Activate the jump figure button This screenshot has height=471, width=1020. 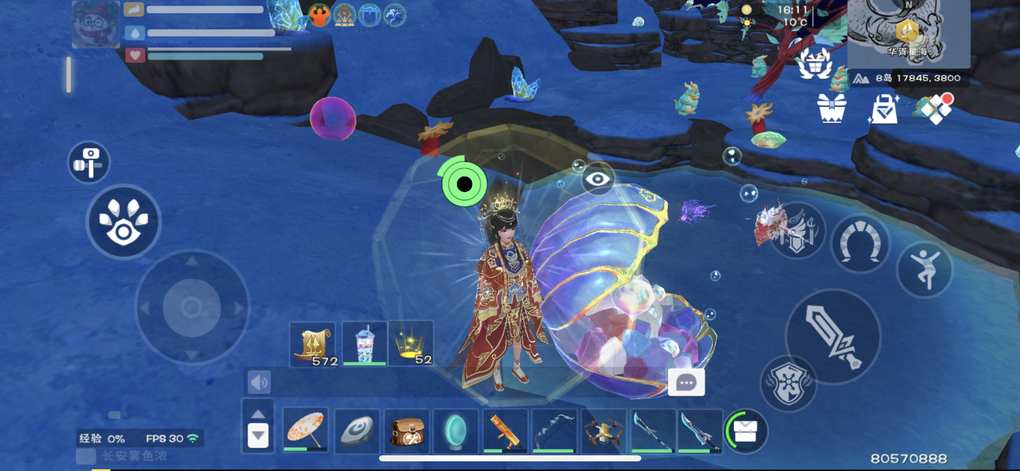pyautogui.click(x=924, y=268)
